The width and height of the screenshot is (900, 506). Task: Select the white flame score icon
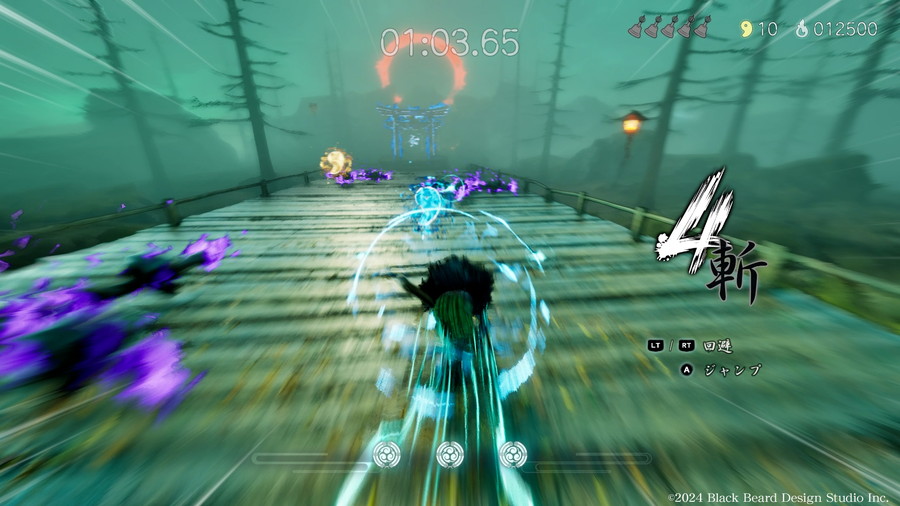[801, 29]
